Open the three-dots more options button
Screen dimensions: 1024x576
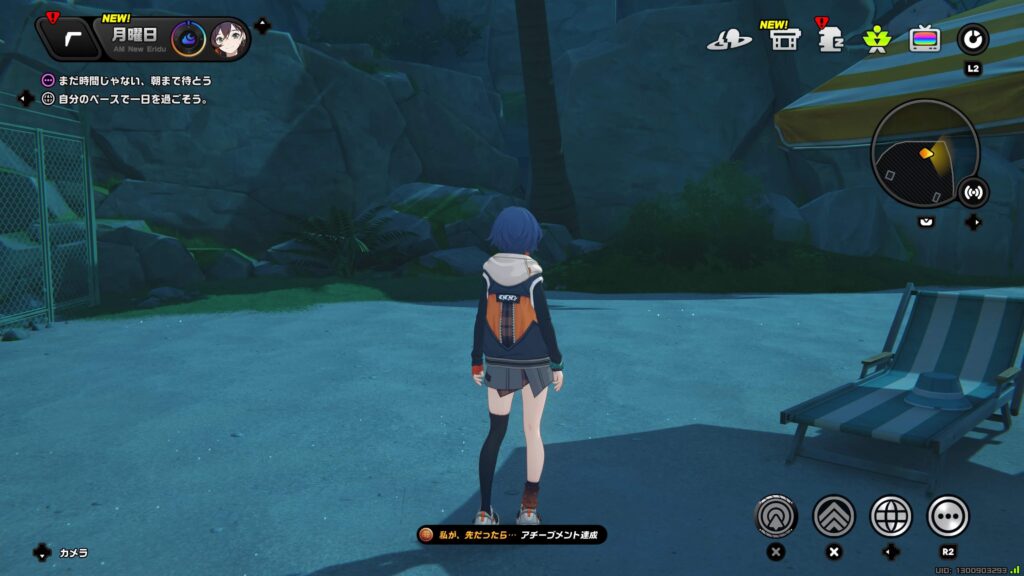coord(948,516)
